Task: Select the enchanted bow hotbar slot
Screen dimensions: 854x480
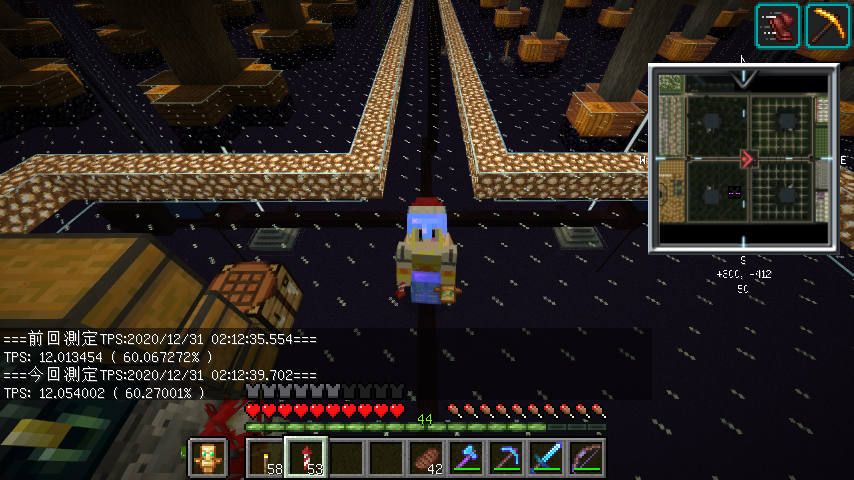Action: [x=586, y=458]
